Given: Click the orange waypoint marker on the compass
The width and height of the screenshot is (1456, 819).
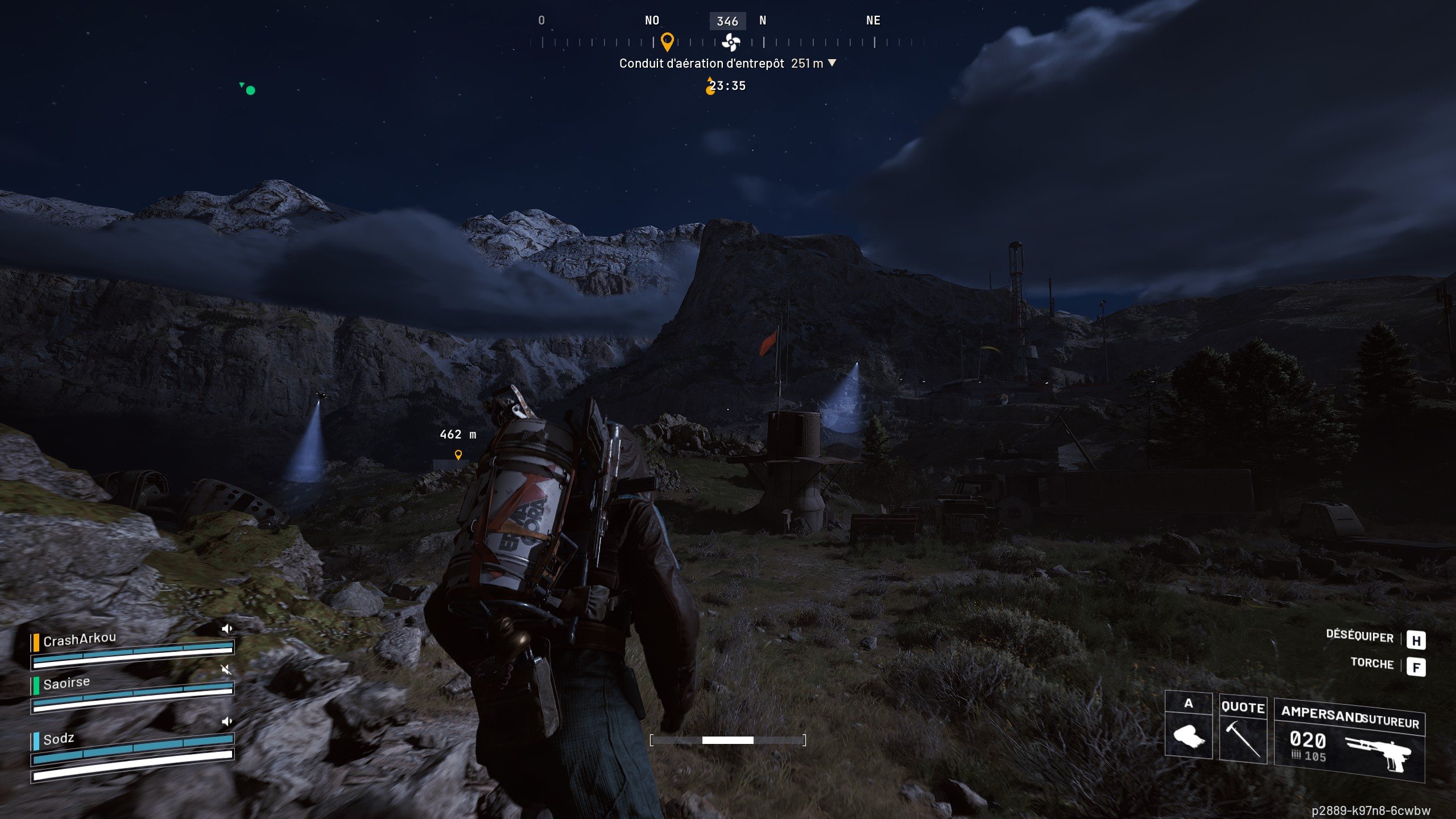Looking at the screenshot, I should [667, 42].
